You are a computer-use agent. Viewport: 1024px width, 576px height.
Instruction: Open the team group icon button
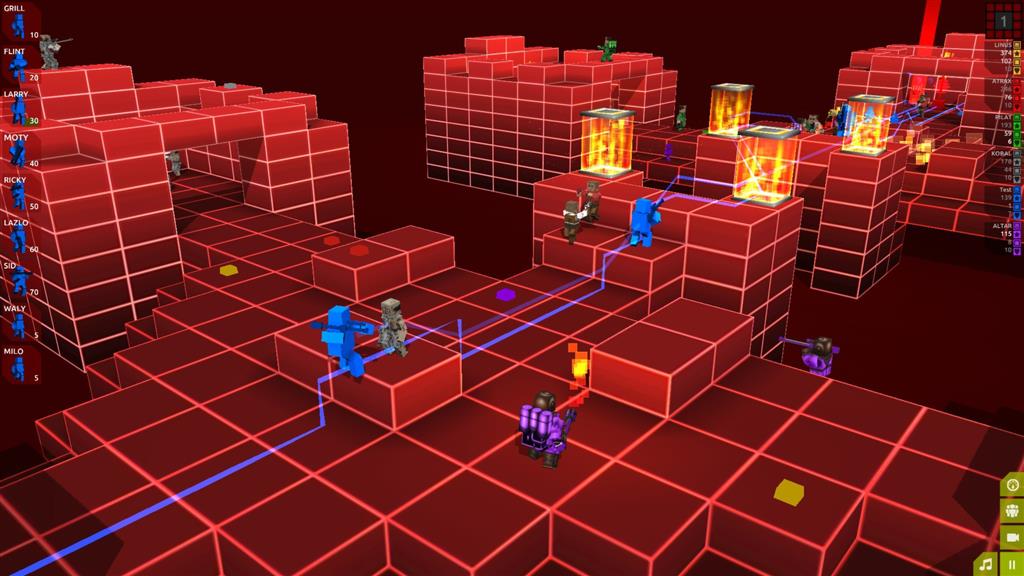point(1012,511)
